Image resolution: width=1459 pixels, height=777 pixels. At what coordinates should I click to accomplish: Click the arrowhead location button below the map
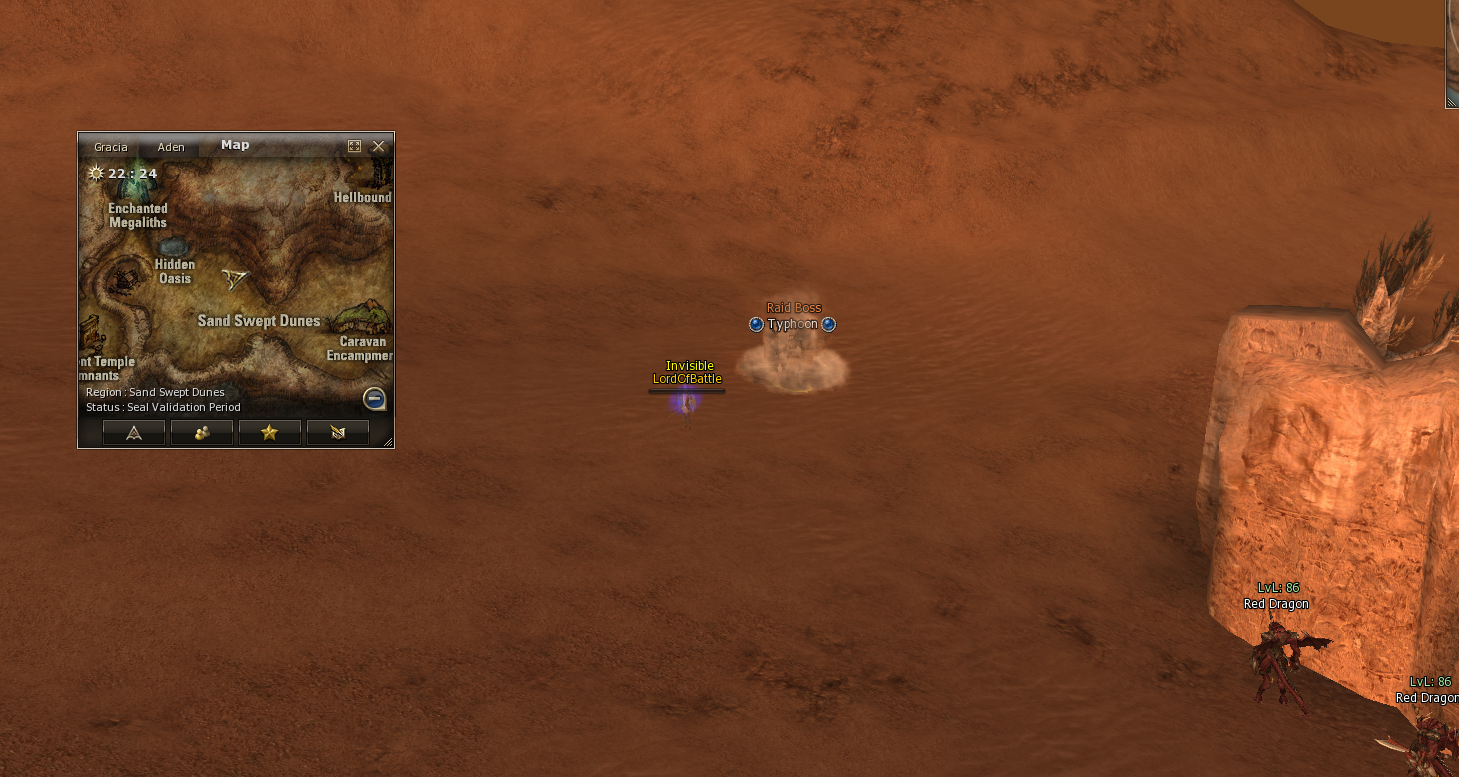(134, 432)
